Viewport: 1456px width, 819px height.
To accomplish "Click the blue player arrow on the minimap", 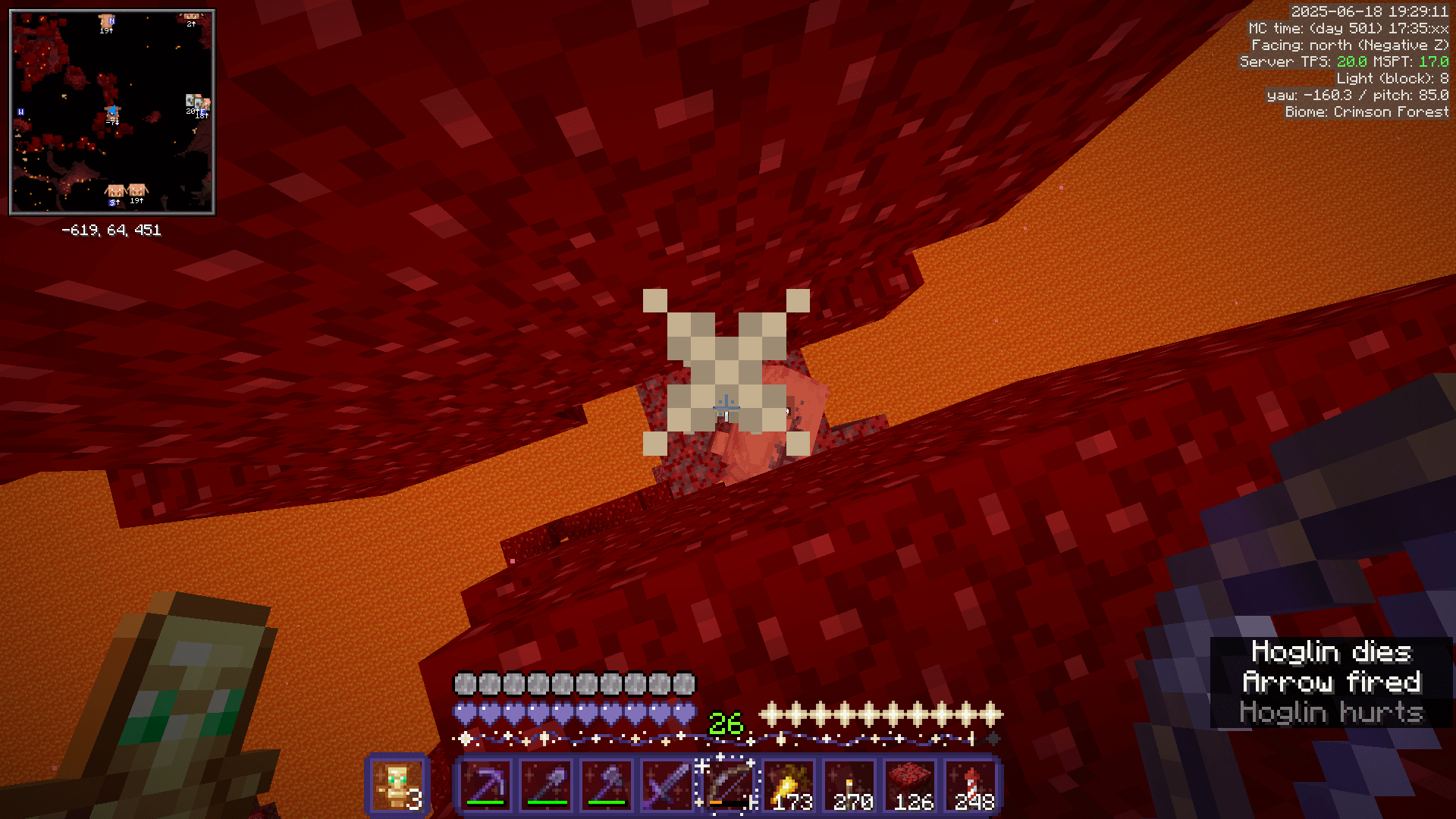I will 114,111.
